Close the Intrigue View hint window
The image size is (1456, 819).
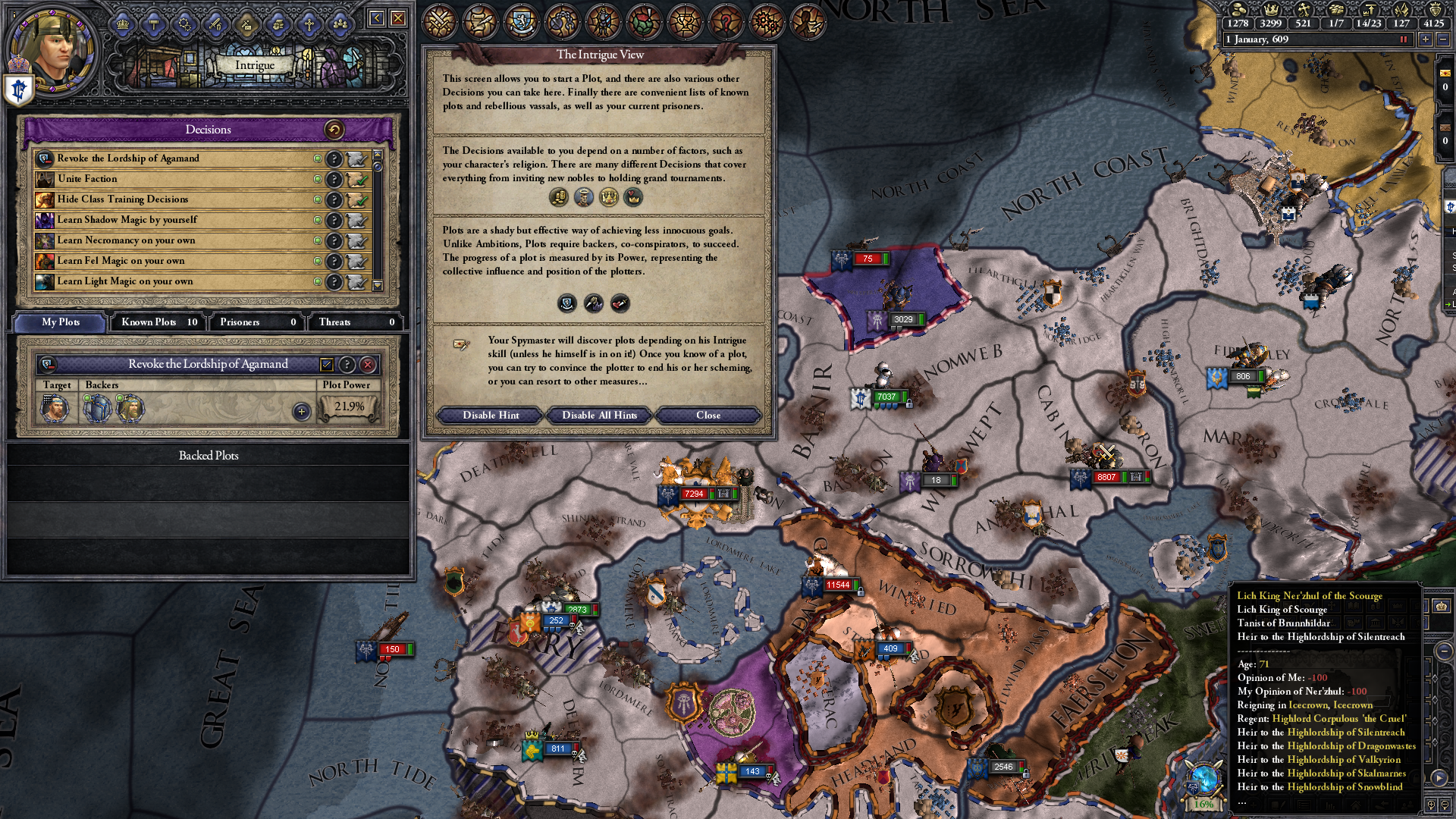coord(708,415)
